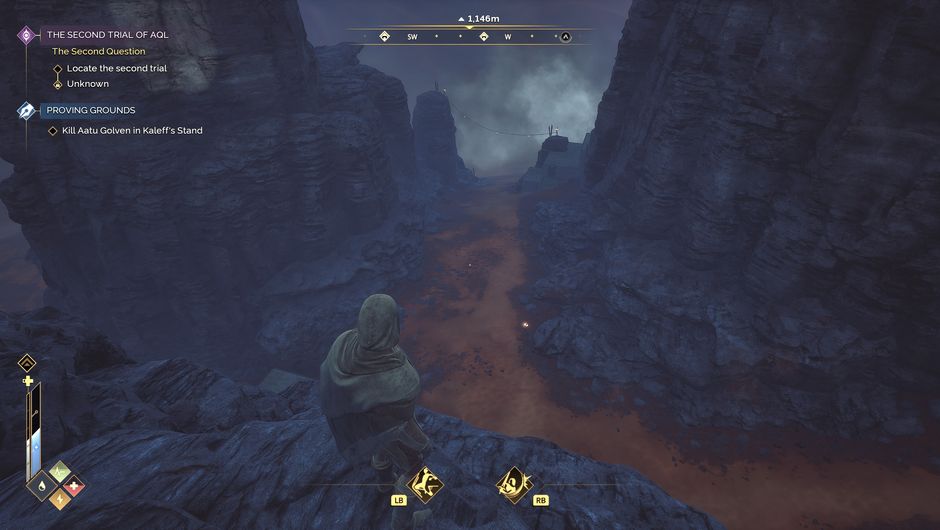This screenshot has width=940, height=530.
Task: Click the Second Trial quest diamond icon
Action: (26, 35)
